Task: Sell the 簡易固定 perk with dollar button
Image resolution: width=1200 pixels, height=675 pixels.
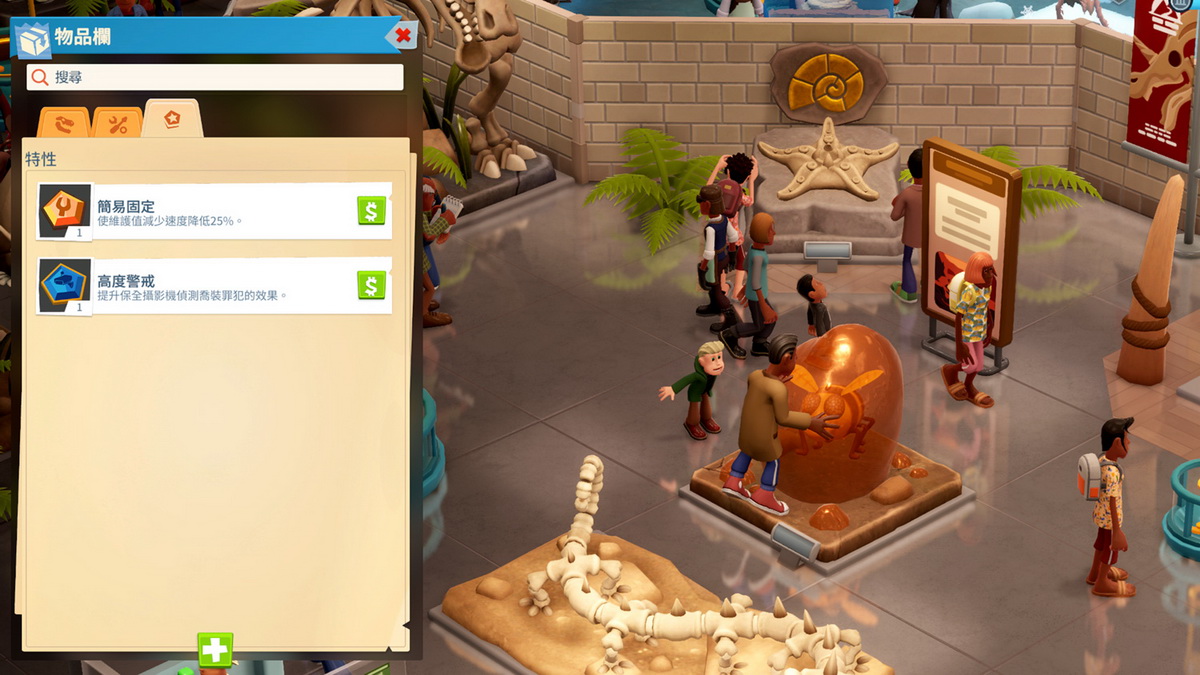Action: coord(371,211)
